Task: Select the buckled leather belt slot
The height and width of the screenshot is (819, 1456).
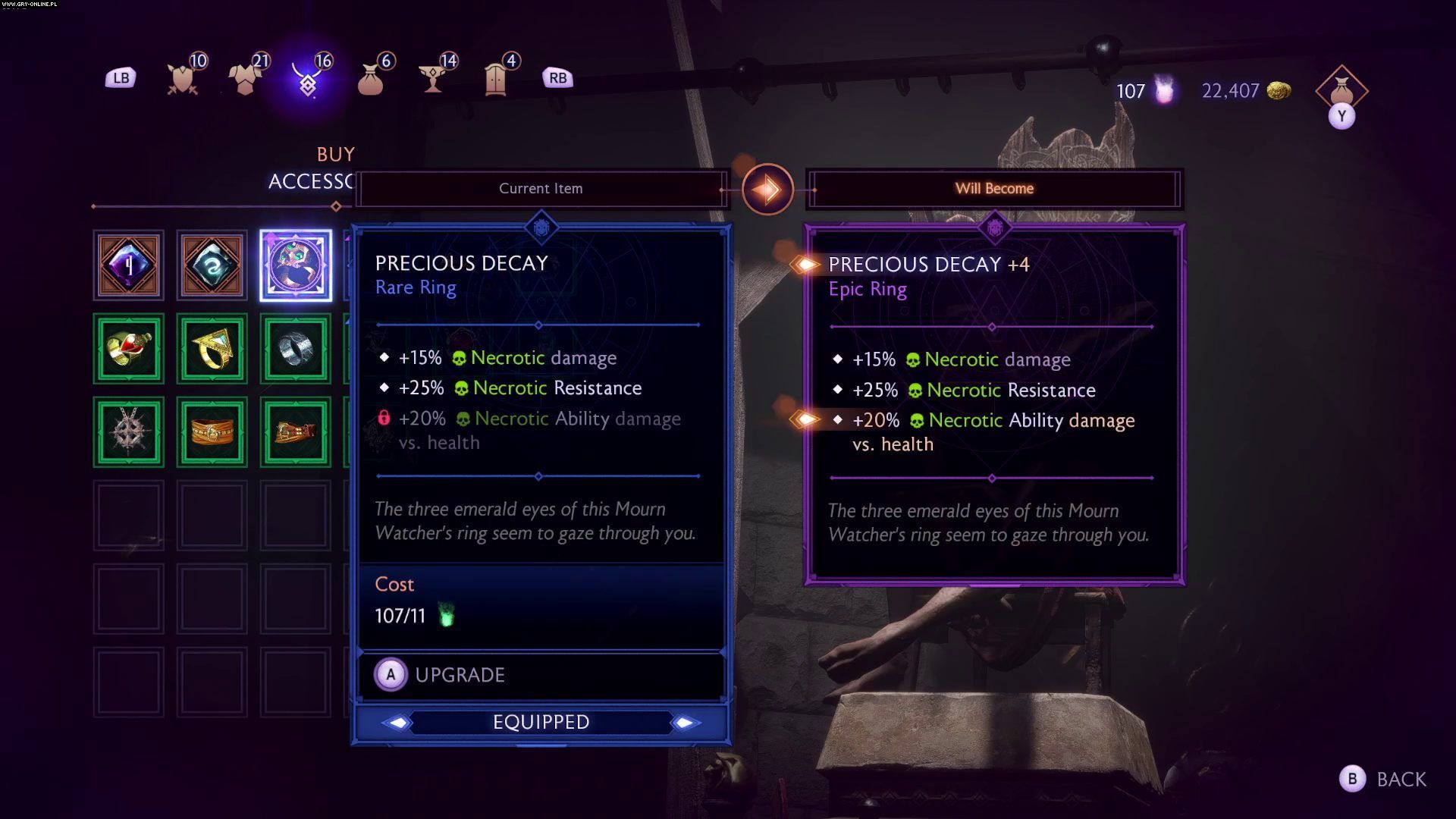Action: tap(296, 432)
